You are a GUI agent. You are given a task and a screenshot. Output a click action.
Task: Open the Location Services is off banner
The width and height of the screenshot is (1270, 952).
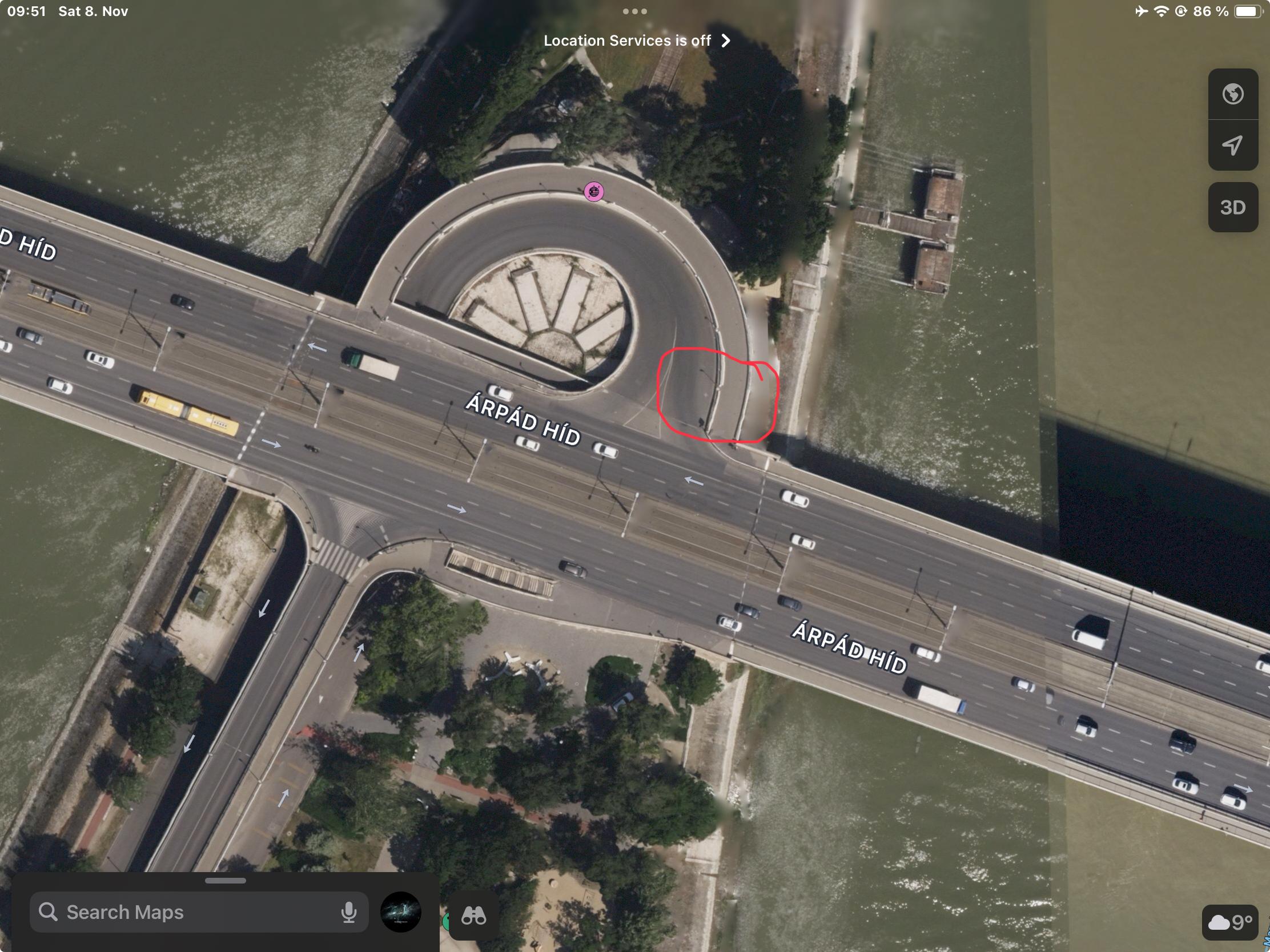pyautogui.click(x=636, y=41)
